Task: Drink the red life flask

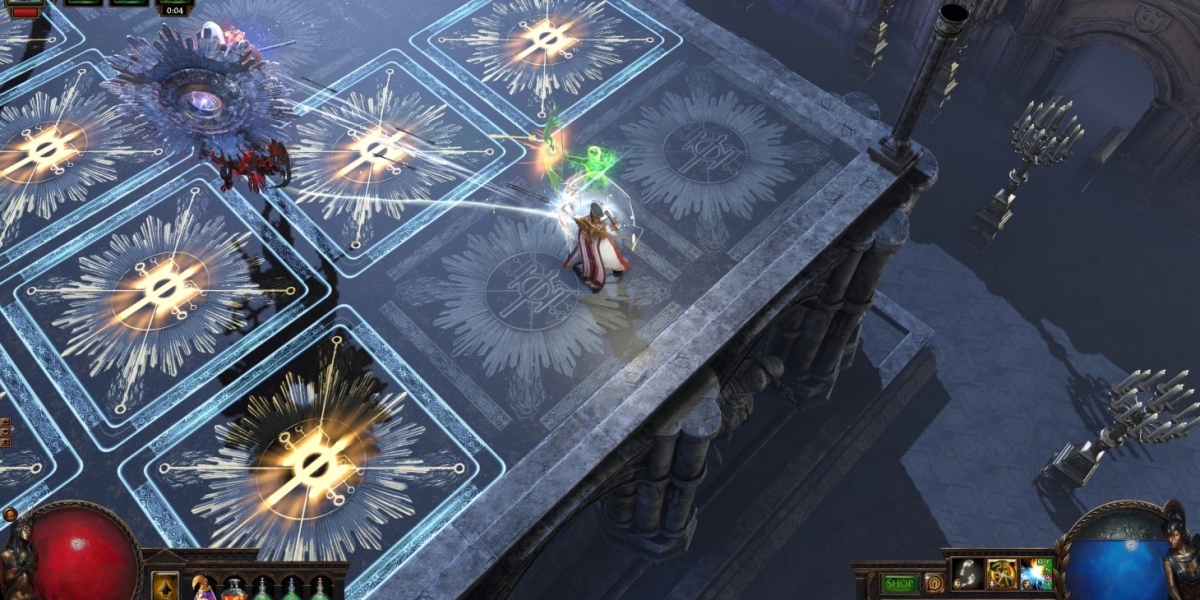Action: coord(234,589)
